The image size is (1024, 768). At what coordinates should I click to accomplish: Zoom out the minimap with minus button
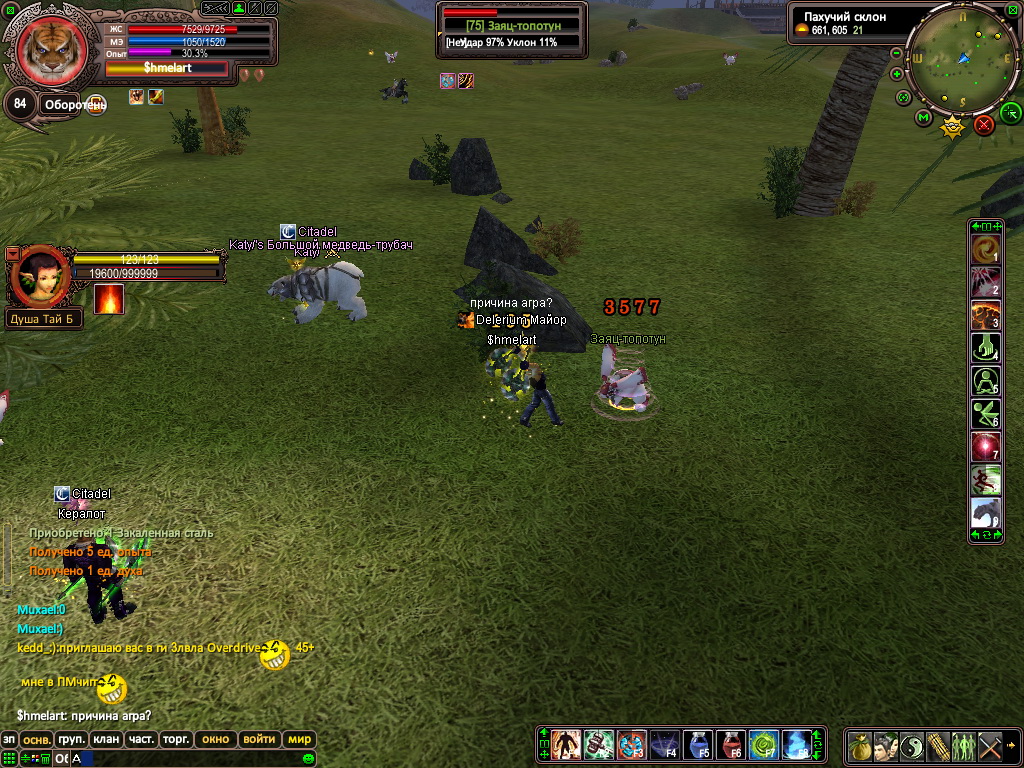pos(897,52)
